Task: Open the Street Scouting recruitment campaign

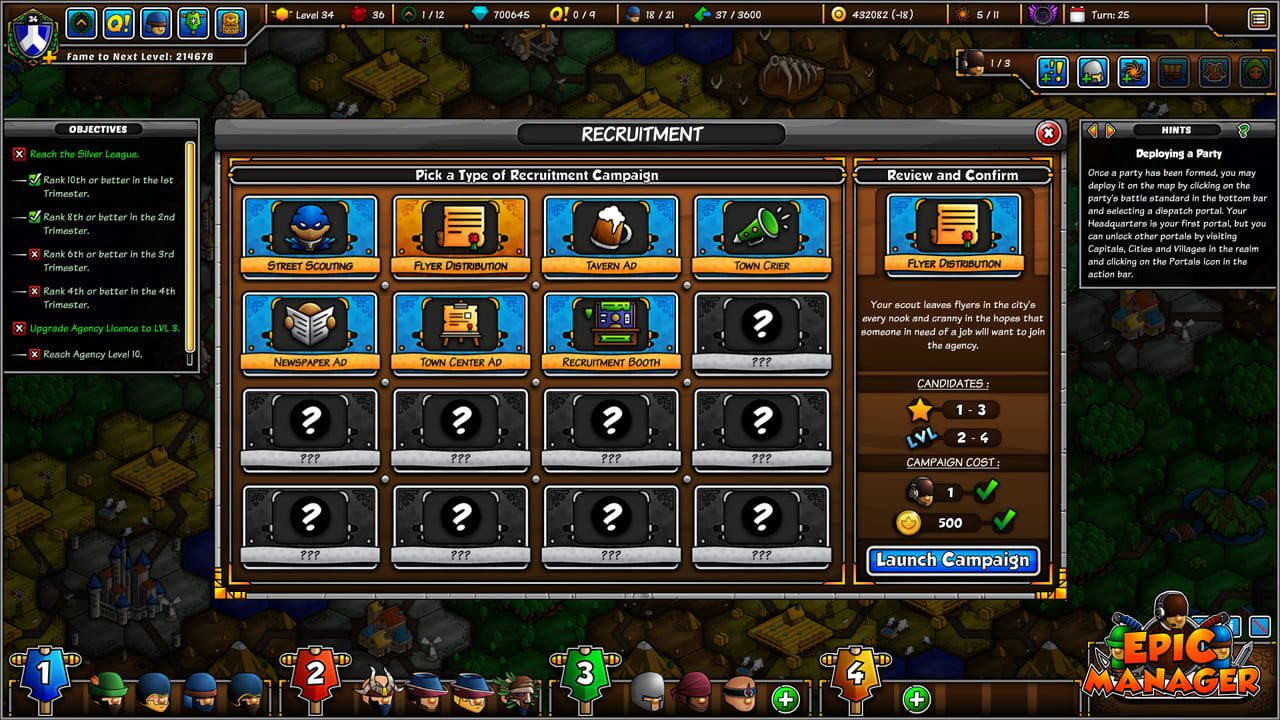Action: (x=311, y=232)
